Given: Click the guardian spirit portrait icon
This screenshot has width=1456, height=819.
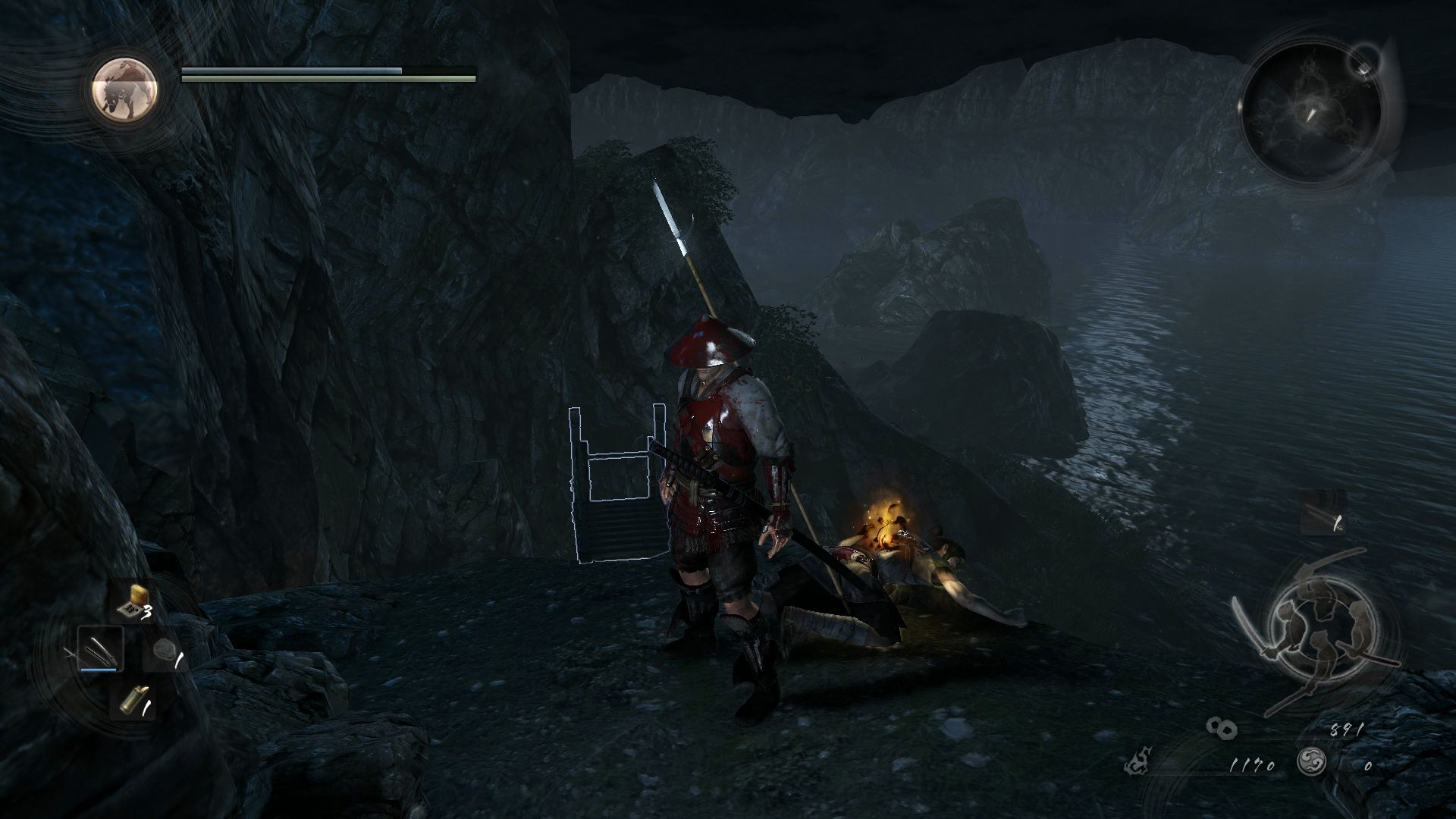Looking at the screenshot, I should tap(125, 89).
